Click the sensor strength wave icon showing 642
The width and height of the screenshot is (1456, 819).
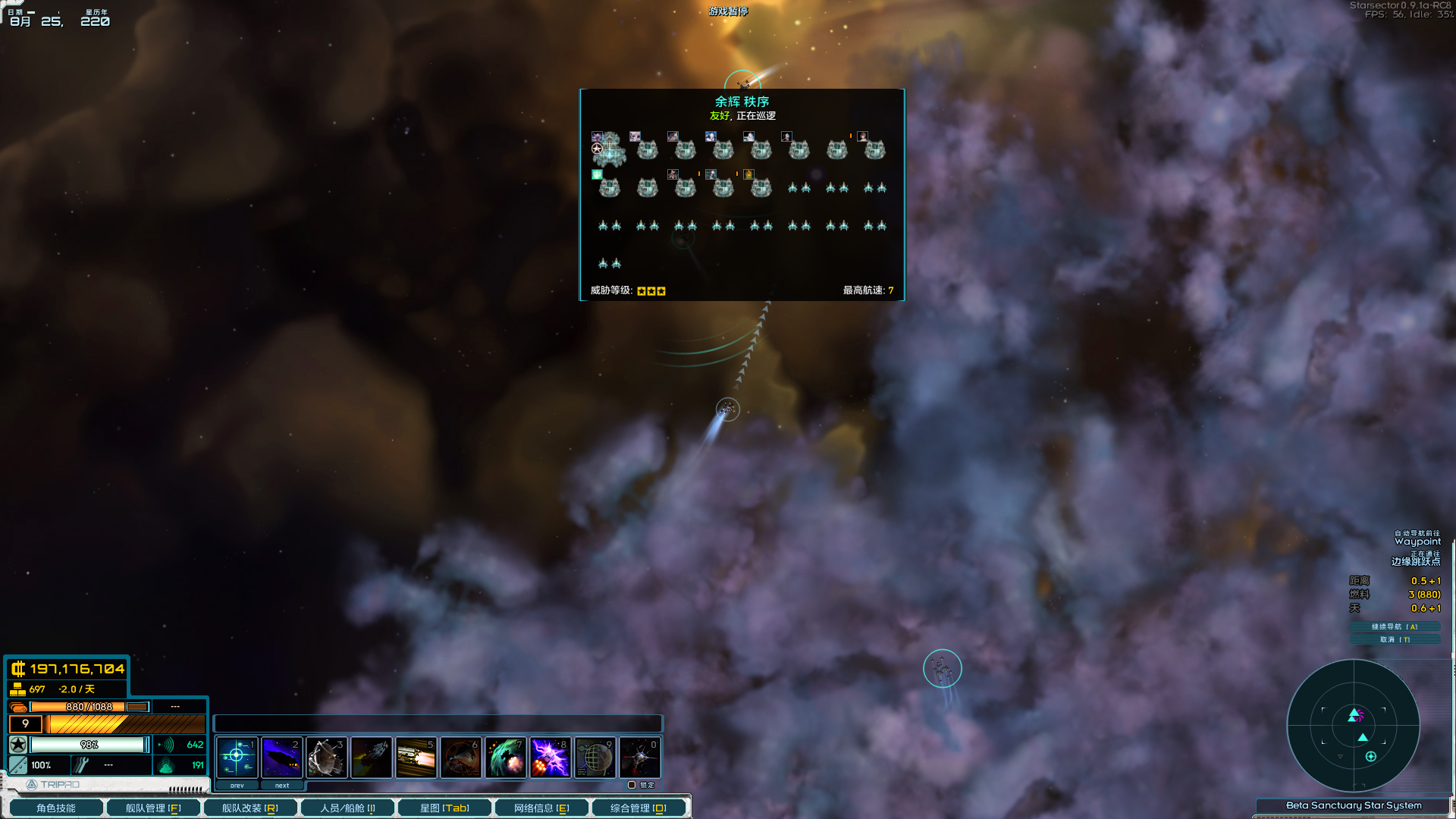(x=165, y=745)
